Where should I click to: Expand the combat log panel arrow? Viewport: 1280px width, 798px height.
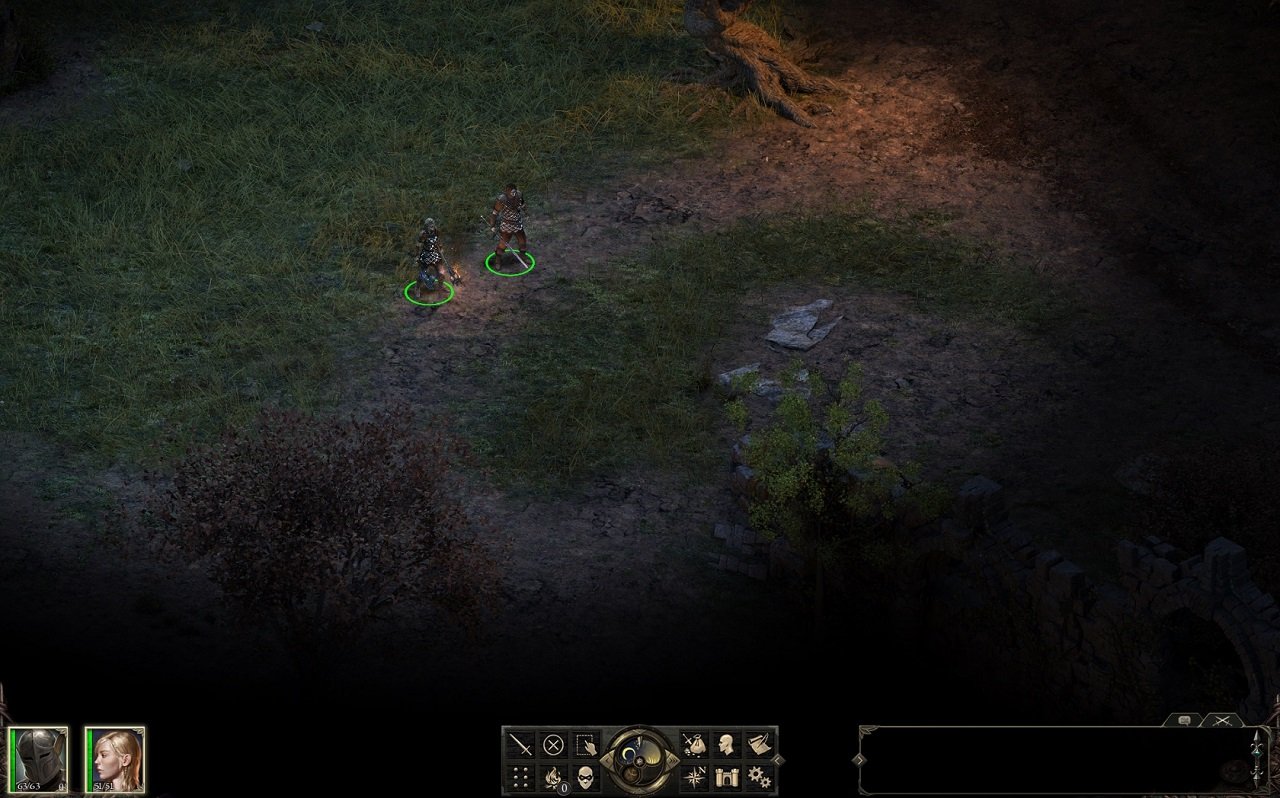click(x=860, y=759)
